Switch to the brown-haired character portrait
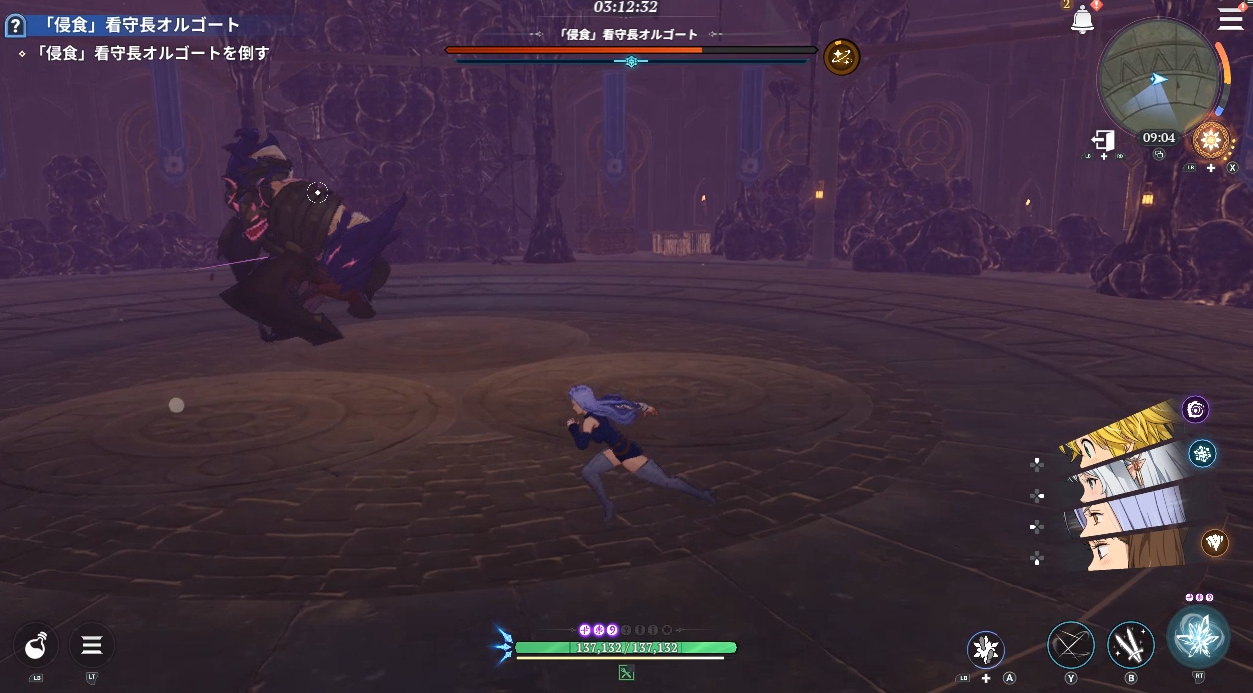This screenshot has height=693, width=1253. pyautogui.click(x=1130, y=548)
